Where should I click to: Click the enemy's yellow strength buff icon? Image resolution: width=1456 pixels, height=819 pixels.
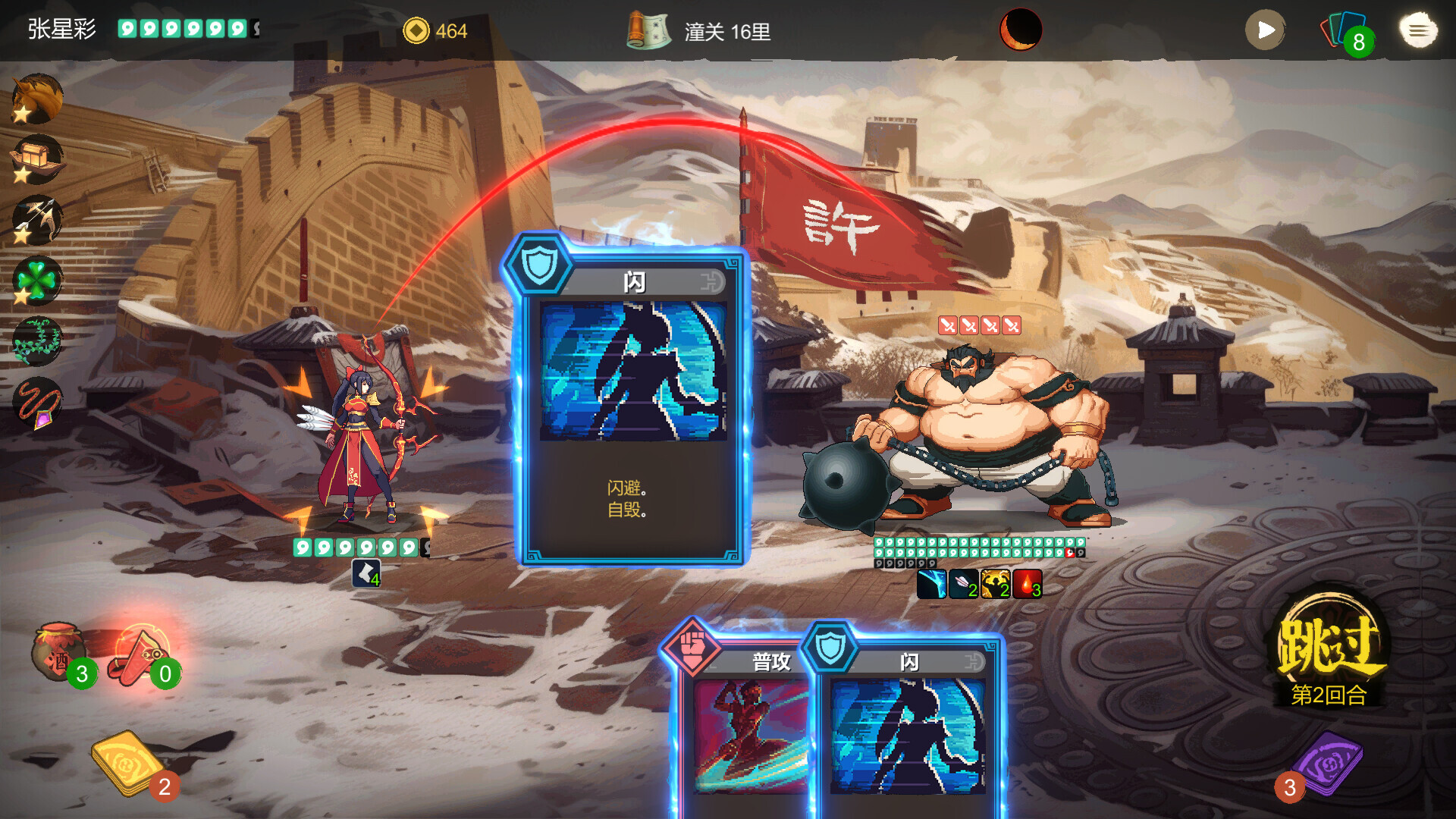click(x=995, y=584)
